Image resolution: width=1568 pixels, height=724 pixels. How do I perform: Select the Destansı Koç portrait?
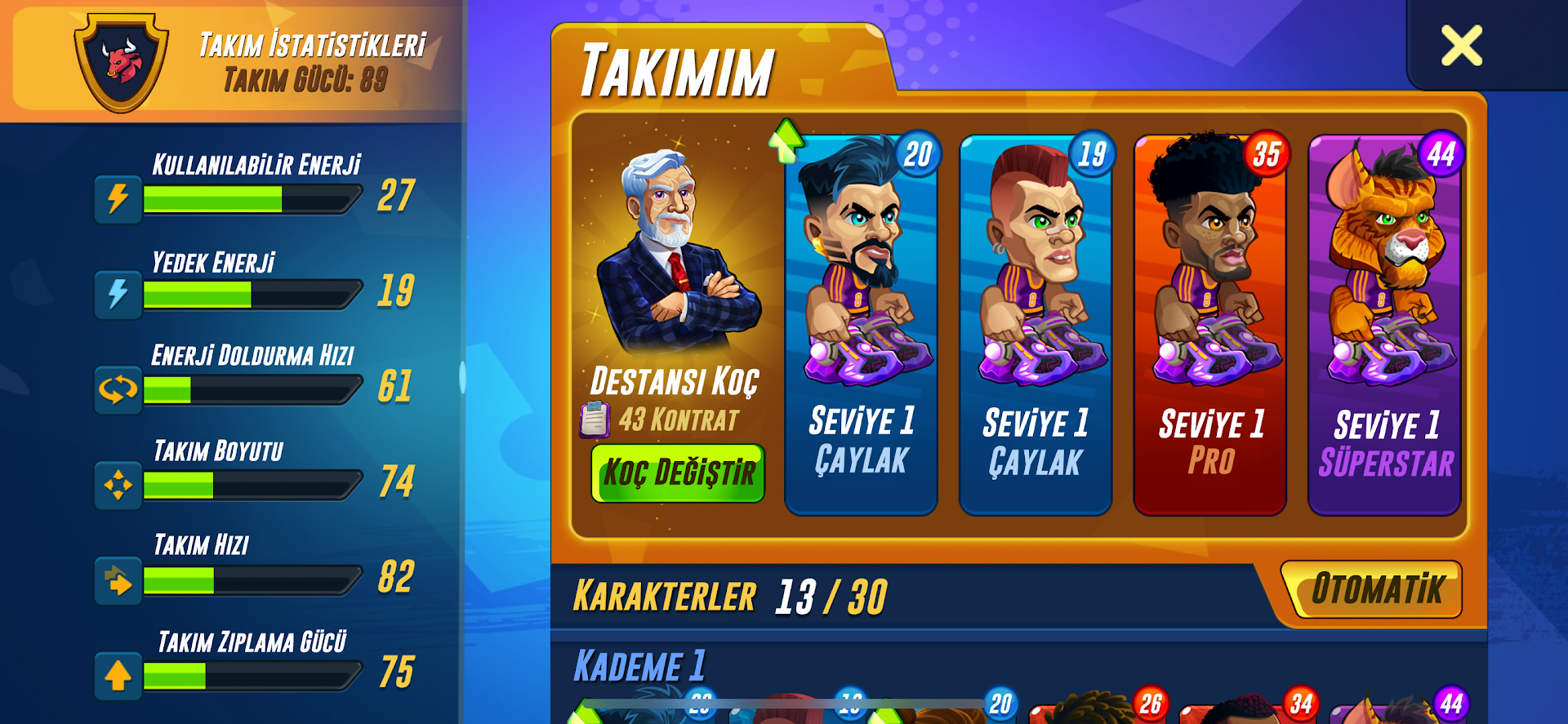tap(676, 253)
